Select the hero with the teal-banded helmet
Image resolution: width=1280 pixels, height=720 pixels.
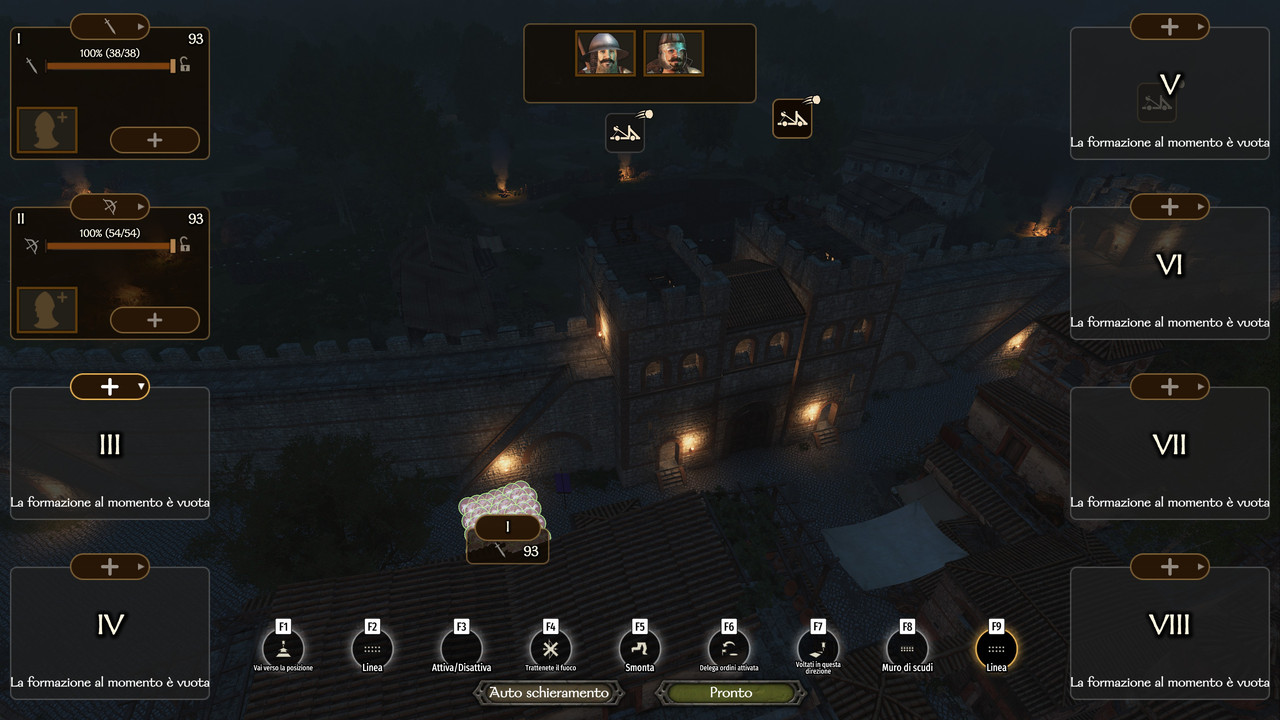click(673, 53)
